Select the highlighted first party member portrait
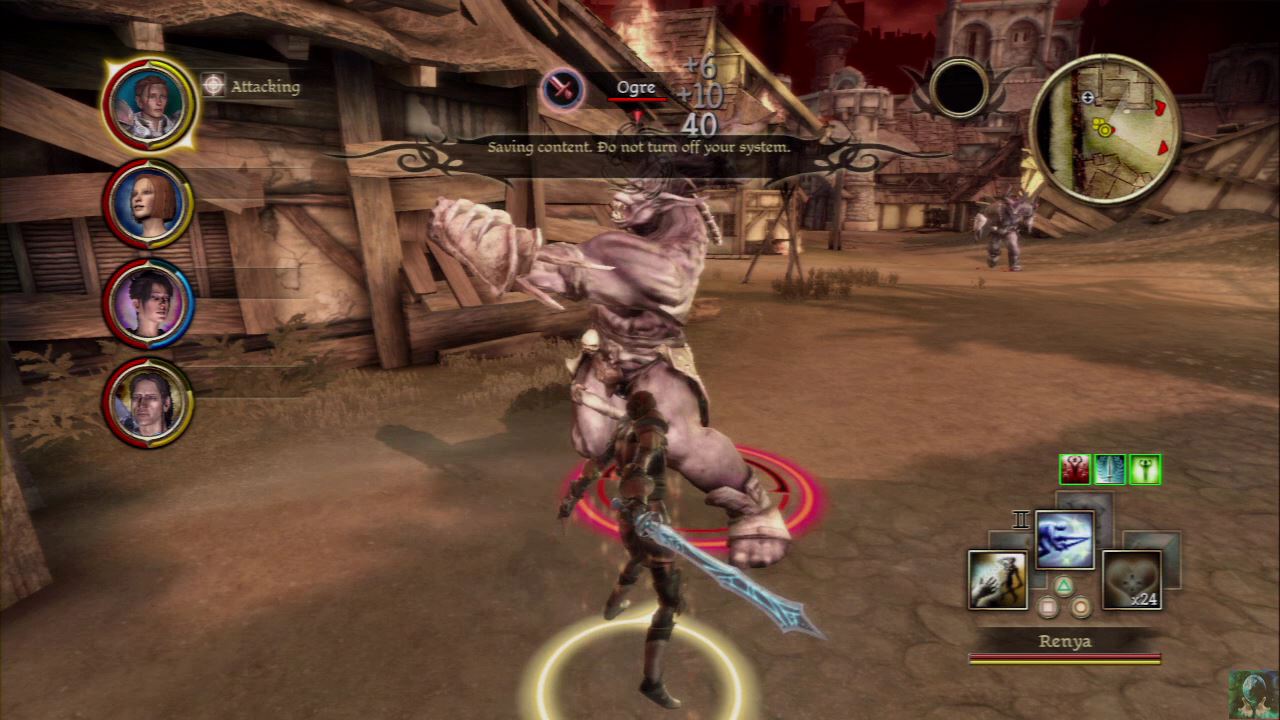1280x720 pixels. [x=148, y=103]
